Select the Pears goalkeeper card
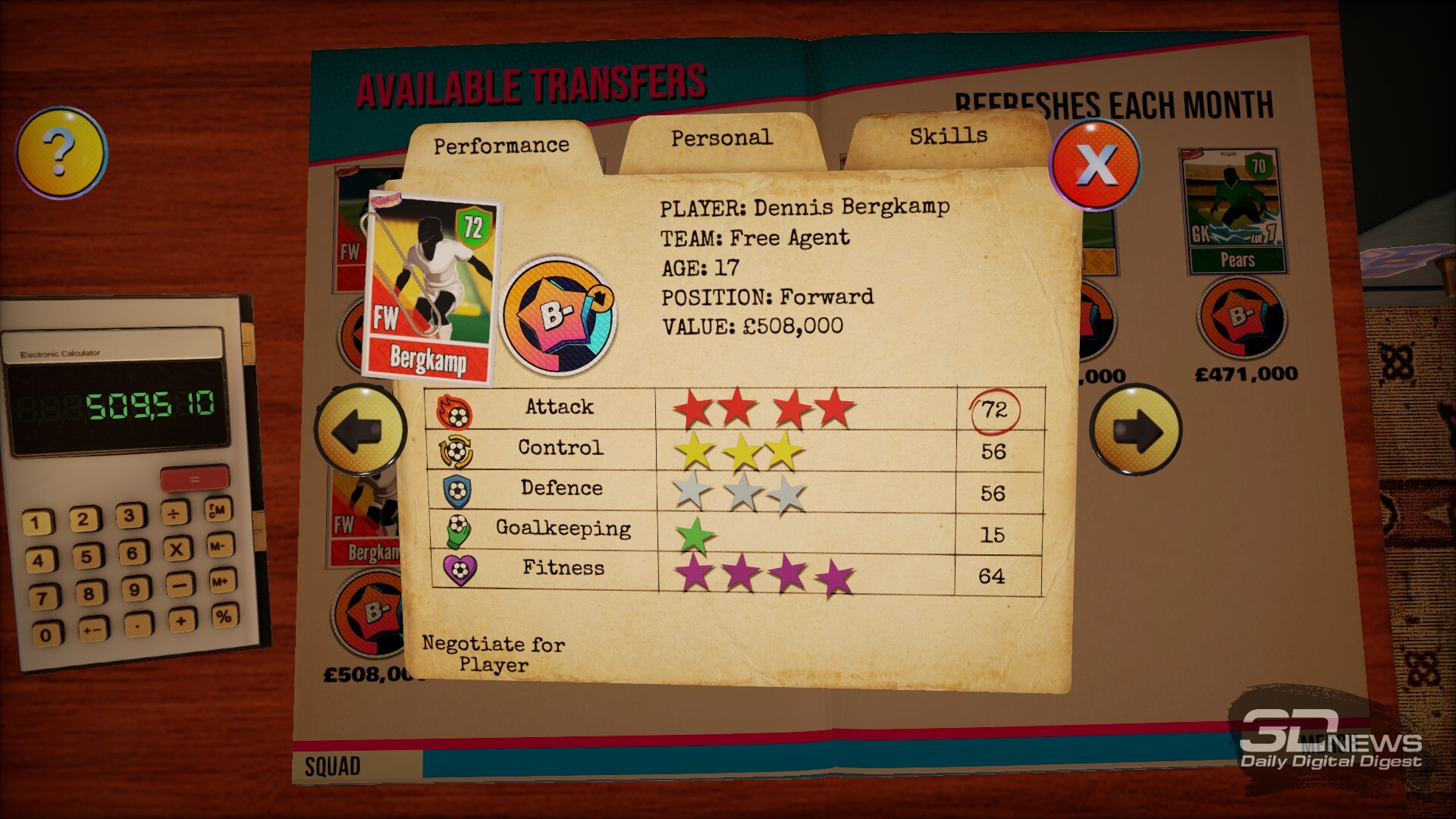1456x819 pixels. click(1232, 210)
